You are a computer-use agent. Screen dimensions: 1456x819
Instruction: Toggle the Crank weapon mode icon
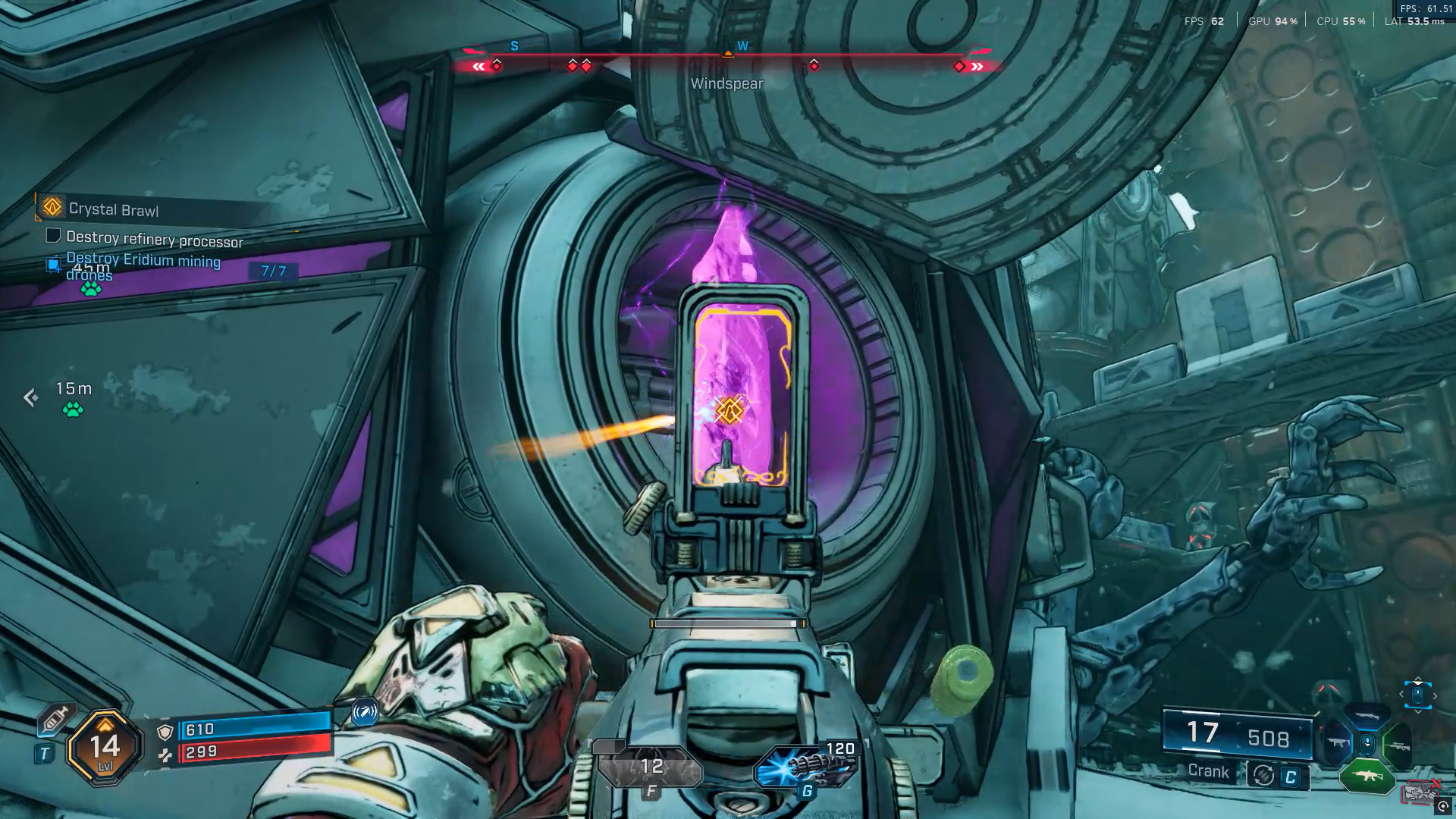(1263, 775)
